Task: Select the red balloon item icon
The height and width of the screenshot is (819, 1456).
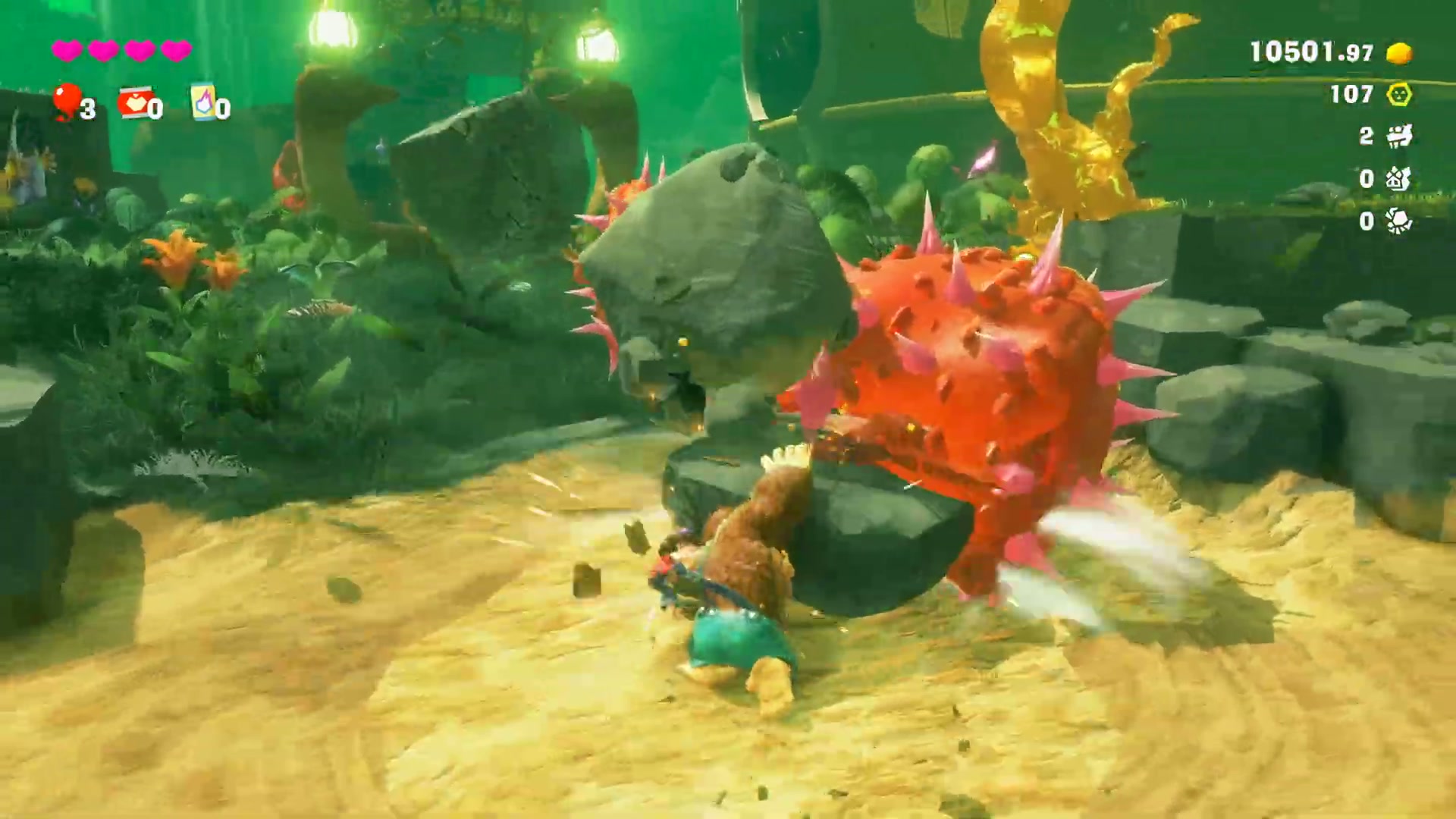Action: point(67,102)
